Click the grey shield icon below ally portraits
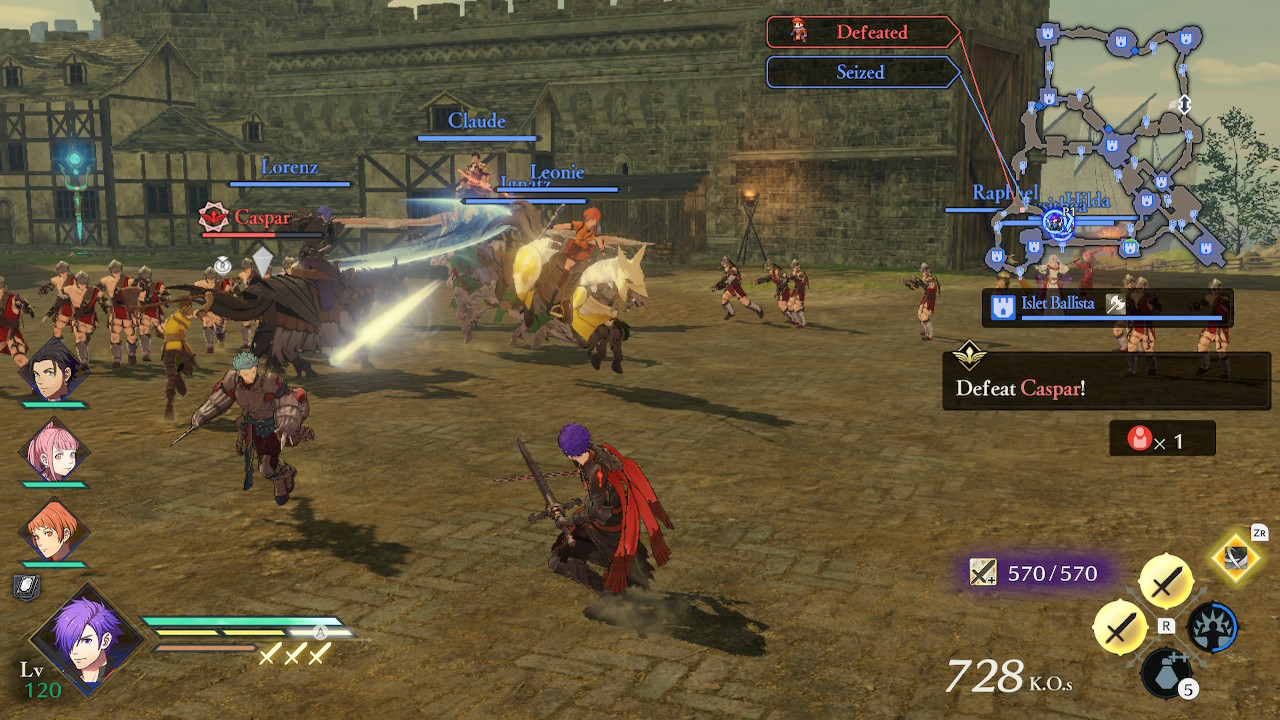The height and width of the screenshot is (720, 1280). point(27,588)
